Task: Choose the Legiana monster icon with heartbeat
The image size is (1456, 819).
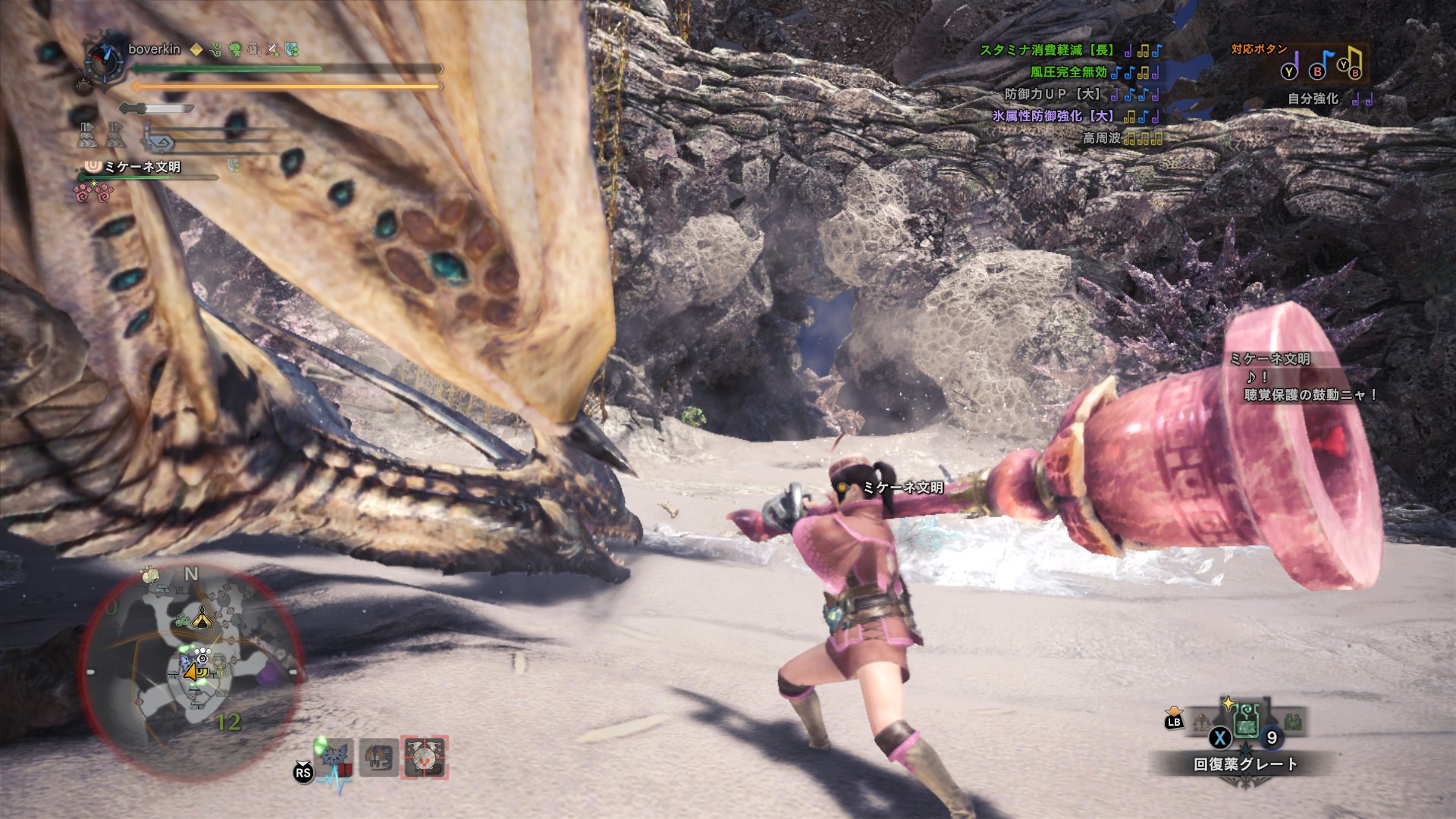Action: (334, 757)
